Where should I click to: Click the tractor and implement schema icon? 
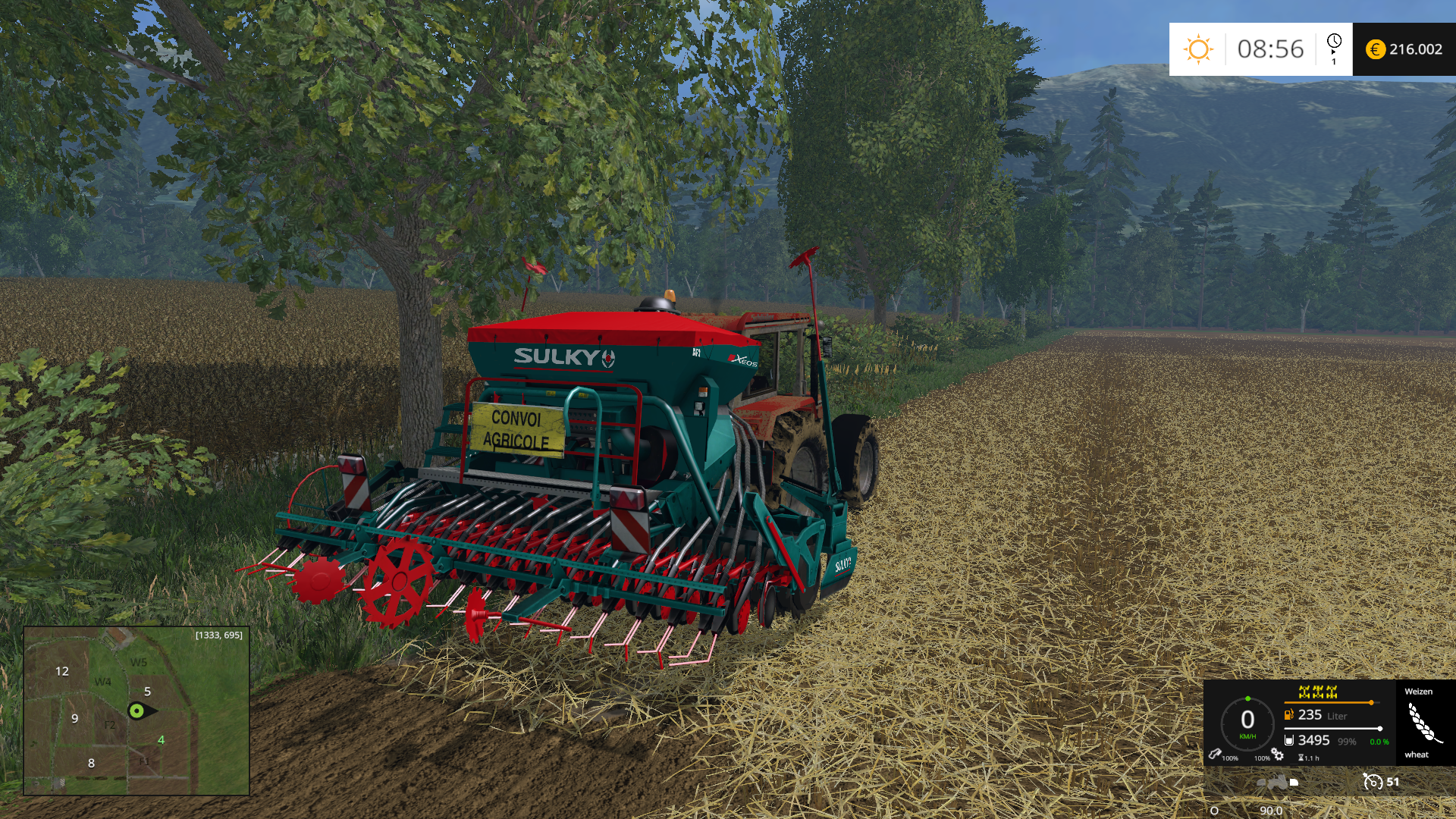[x=1278, y=782]
